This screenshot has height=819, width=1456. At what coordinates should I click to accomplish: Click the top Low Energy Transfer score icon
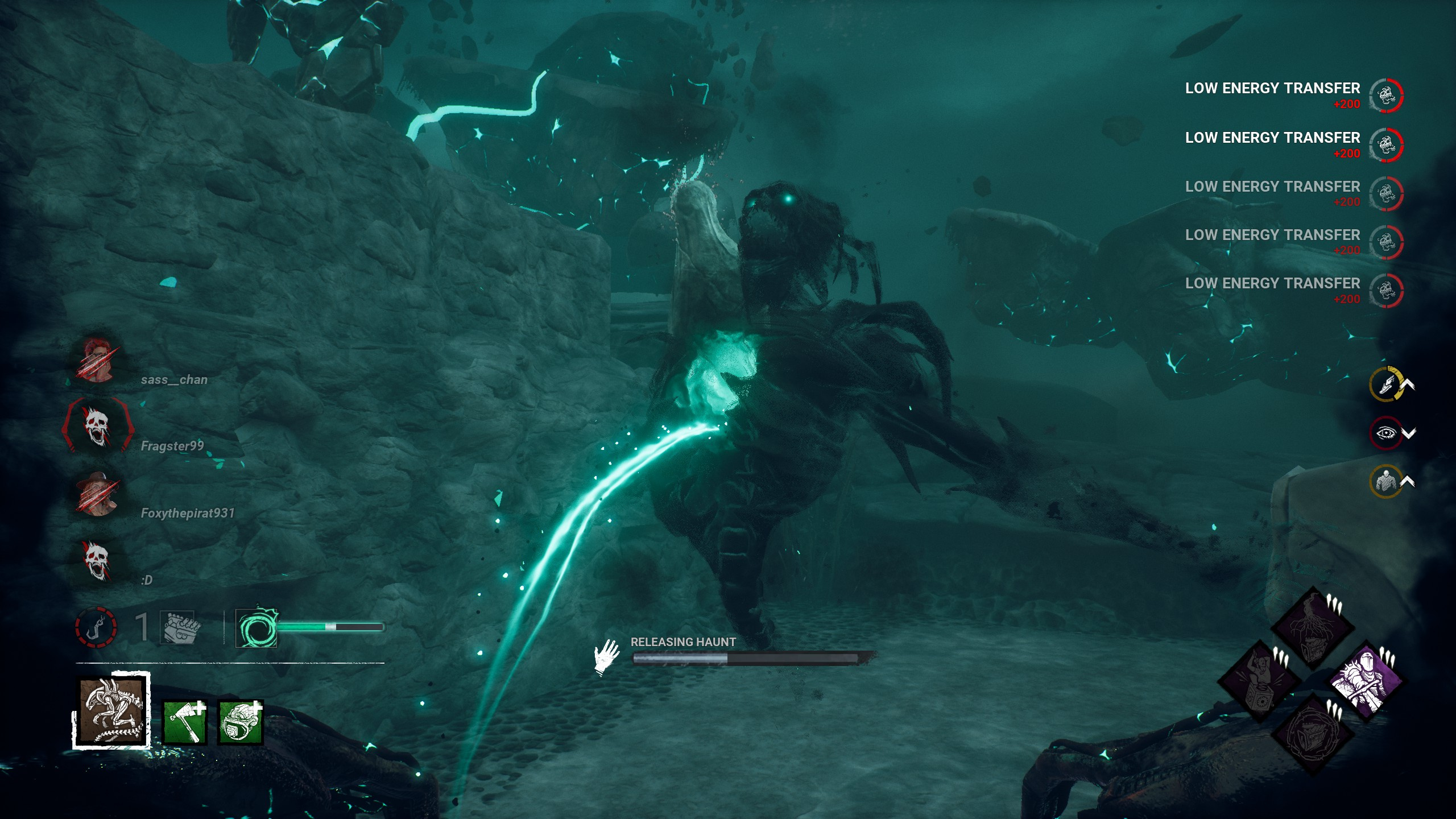1386,96
